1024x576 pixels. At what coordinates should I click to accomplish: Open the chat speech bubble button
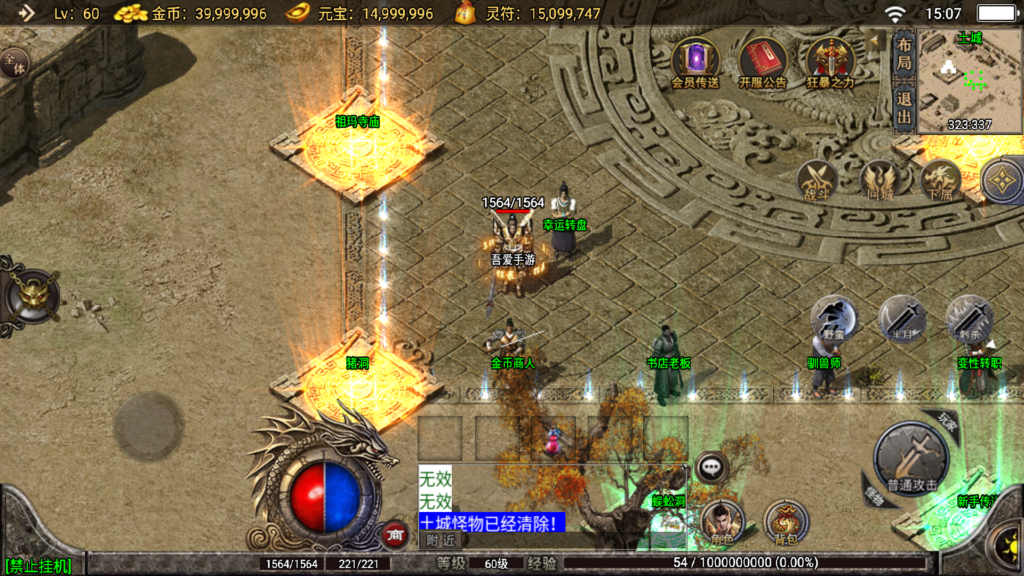click(x=711, y=465)
